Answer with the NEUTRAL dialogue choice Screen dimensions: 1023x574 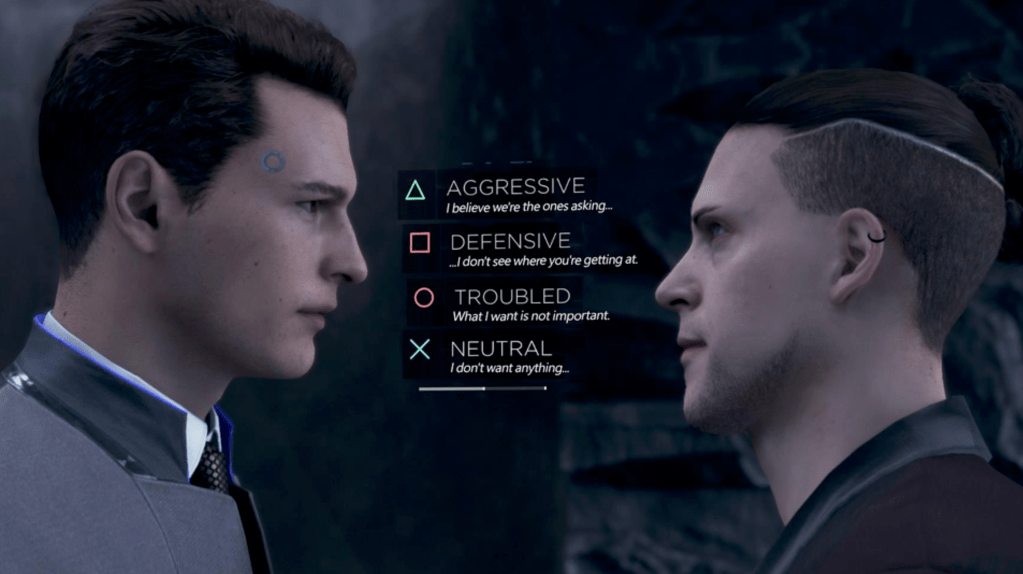coord(500,349)
